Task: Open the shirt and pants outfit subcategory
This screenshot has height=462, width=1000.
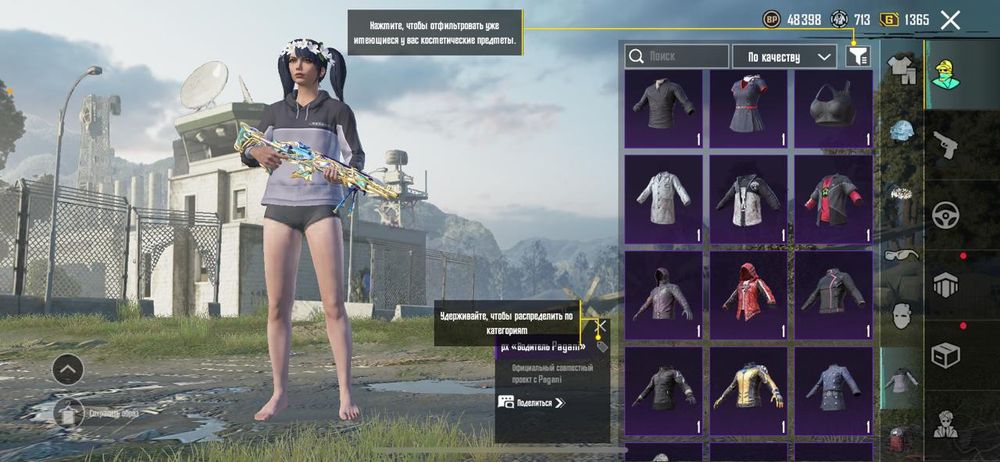Action: pyautogui.click(x=901, y=68)
